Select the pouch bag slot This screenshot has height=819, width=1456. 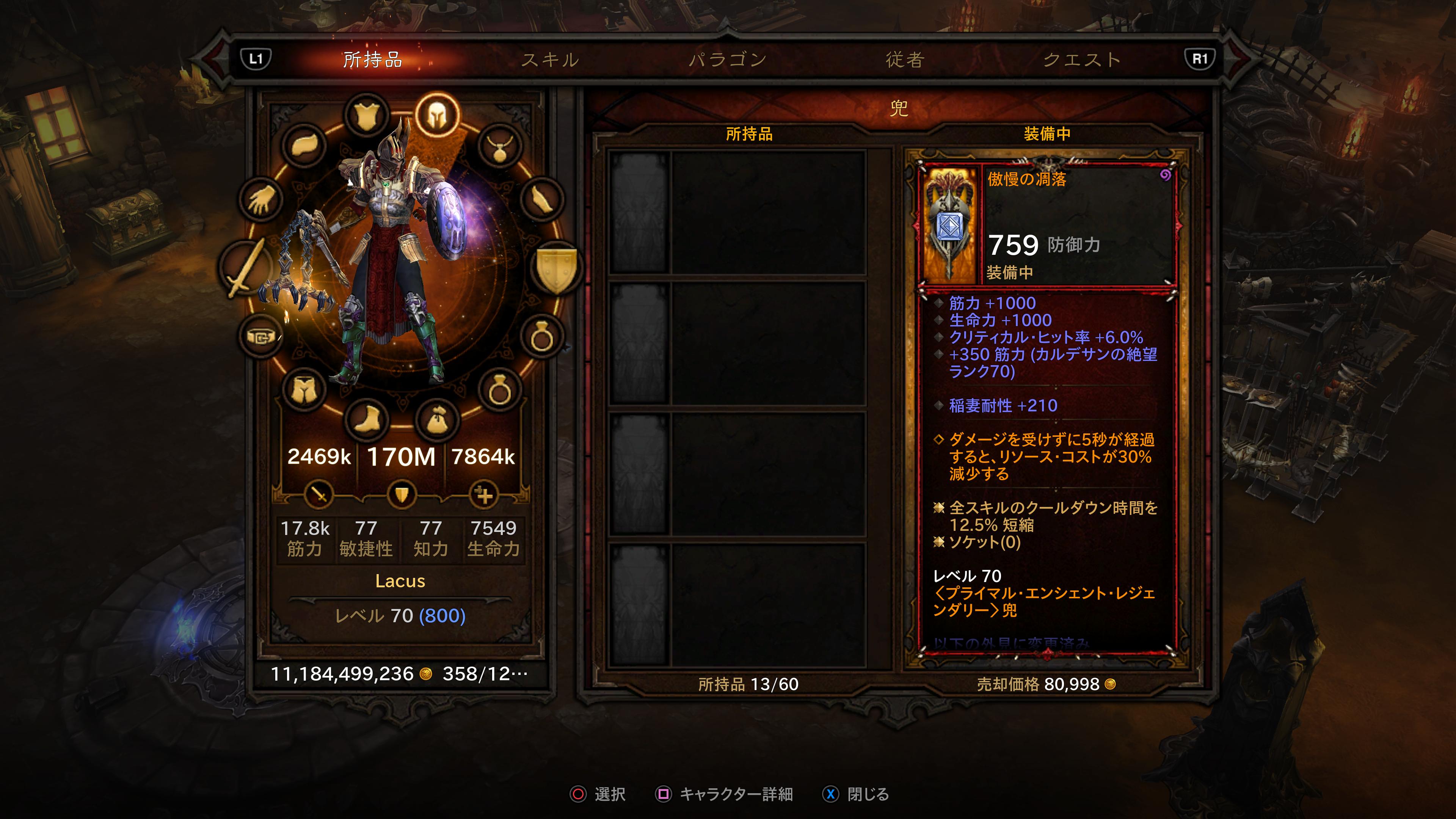coord(437,419)
